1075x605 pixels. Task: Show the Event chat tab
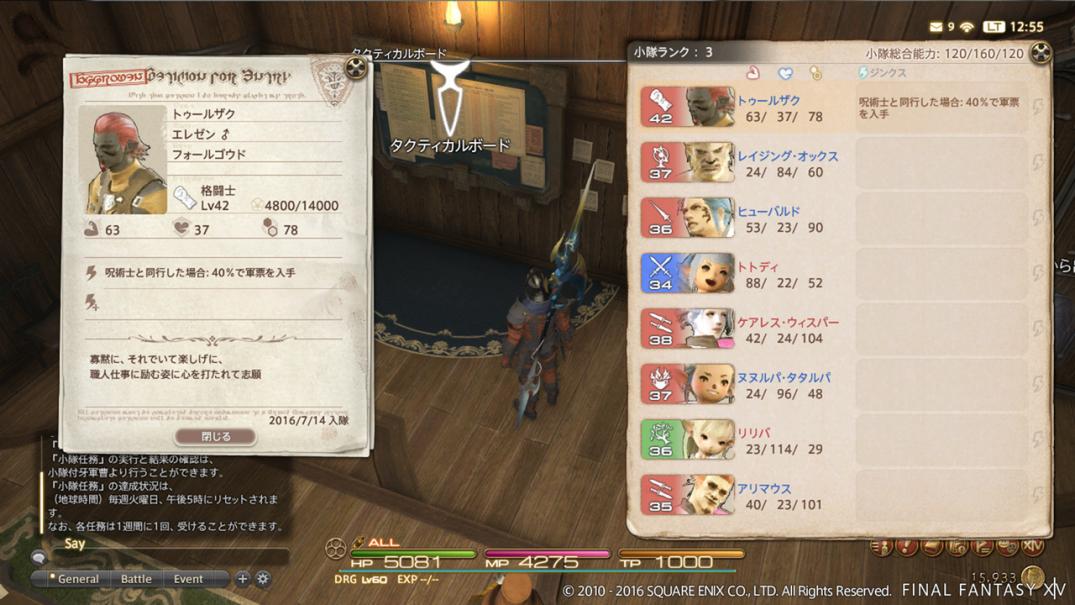pos(188,579)
